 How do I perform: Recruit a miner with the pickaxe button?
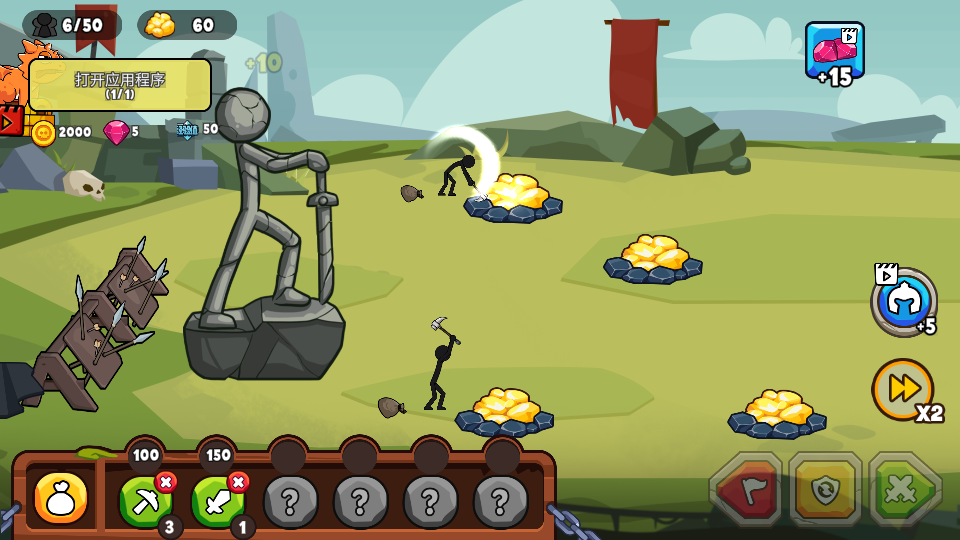144,501
